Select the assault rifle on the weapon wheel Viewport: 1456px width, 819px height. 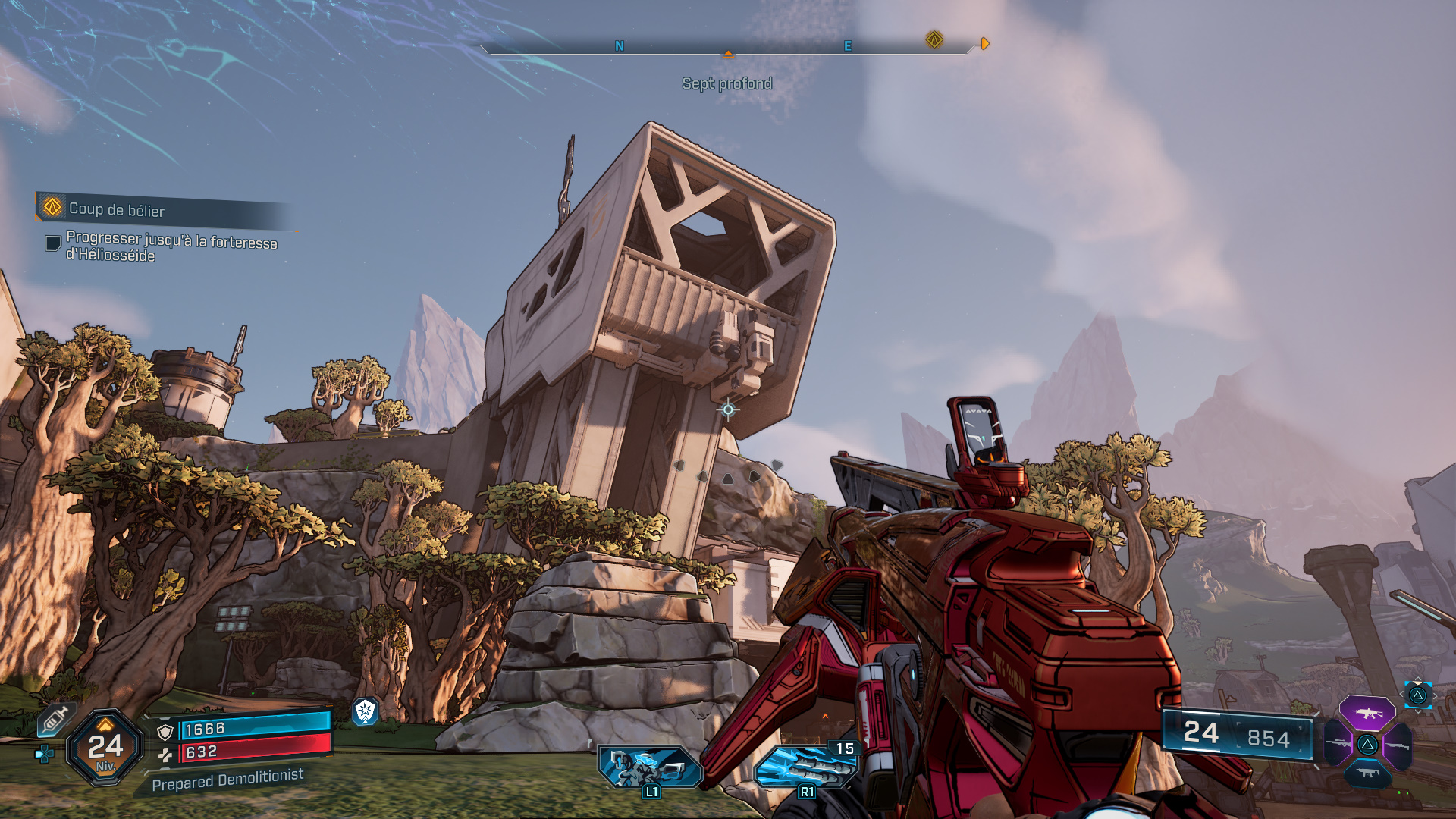1367,713
